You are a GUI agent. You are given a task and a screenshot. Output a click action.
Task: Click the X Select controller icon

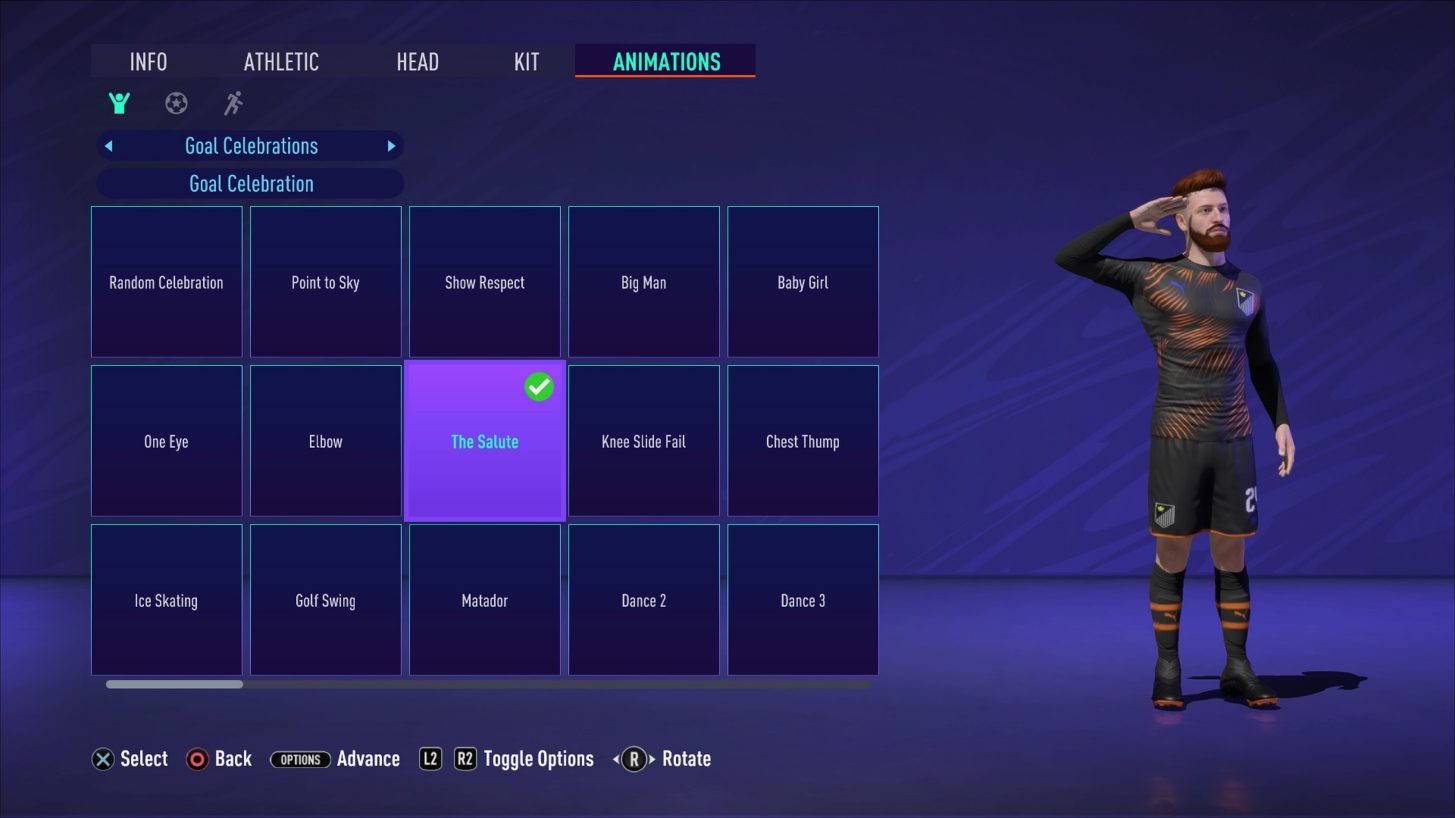[x=101, y=758]
